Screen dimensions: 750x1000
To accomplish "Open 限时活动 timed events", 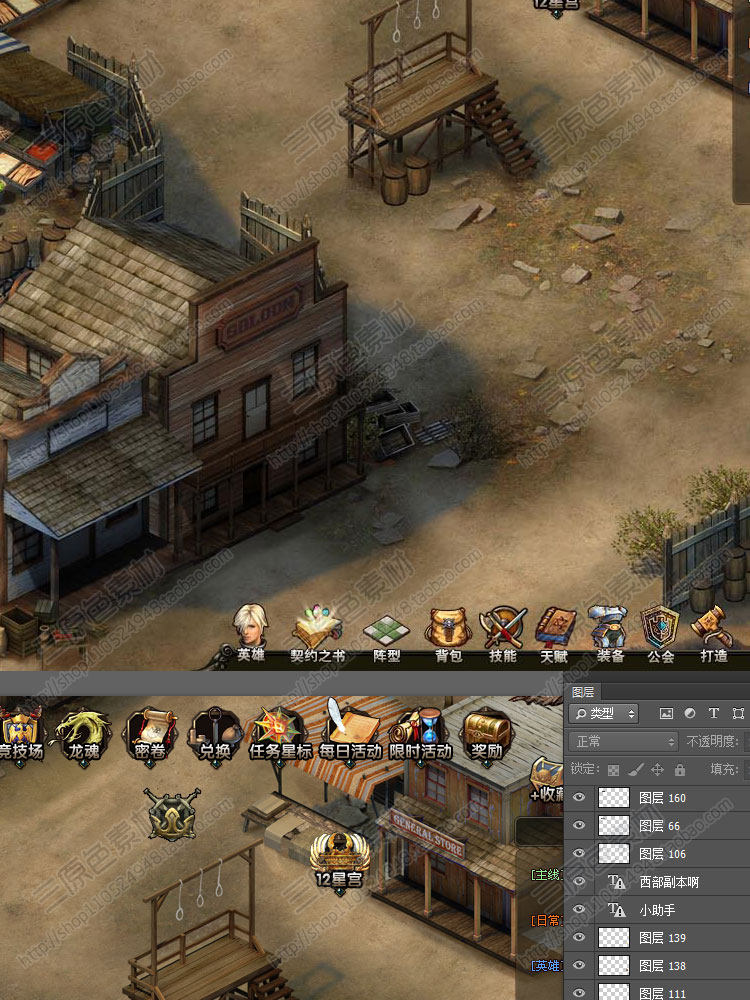I will pyautogui.click(x=419, y=731).
